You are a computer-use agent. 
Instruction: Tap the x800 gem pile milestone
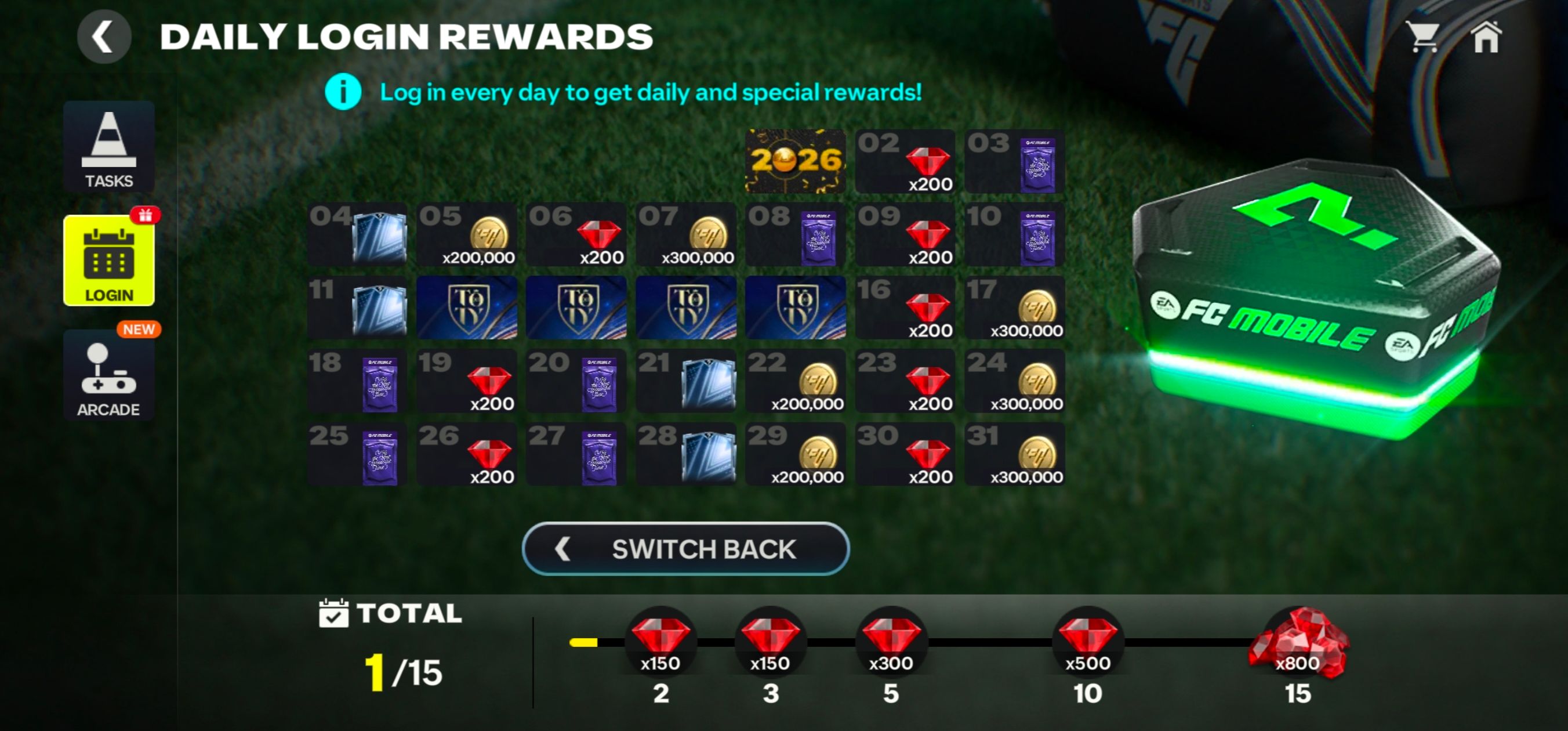point(1298,645)
